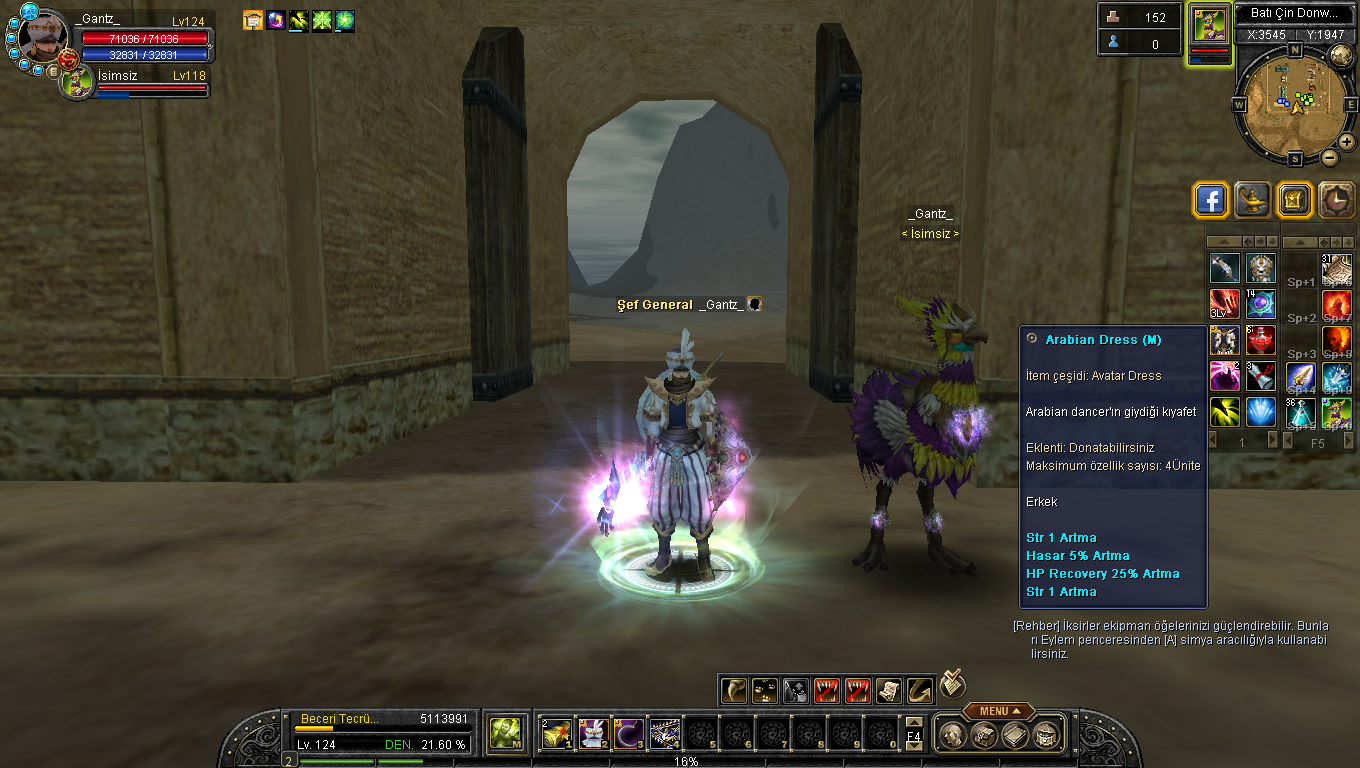The height and width of the screenshot is (768, 1360).
Task: Click the Facebook shortcut icon
Action: pos(1211,200)
